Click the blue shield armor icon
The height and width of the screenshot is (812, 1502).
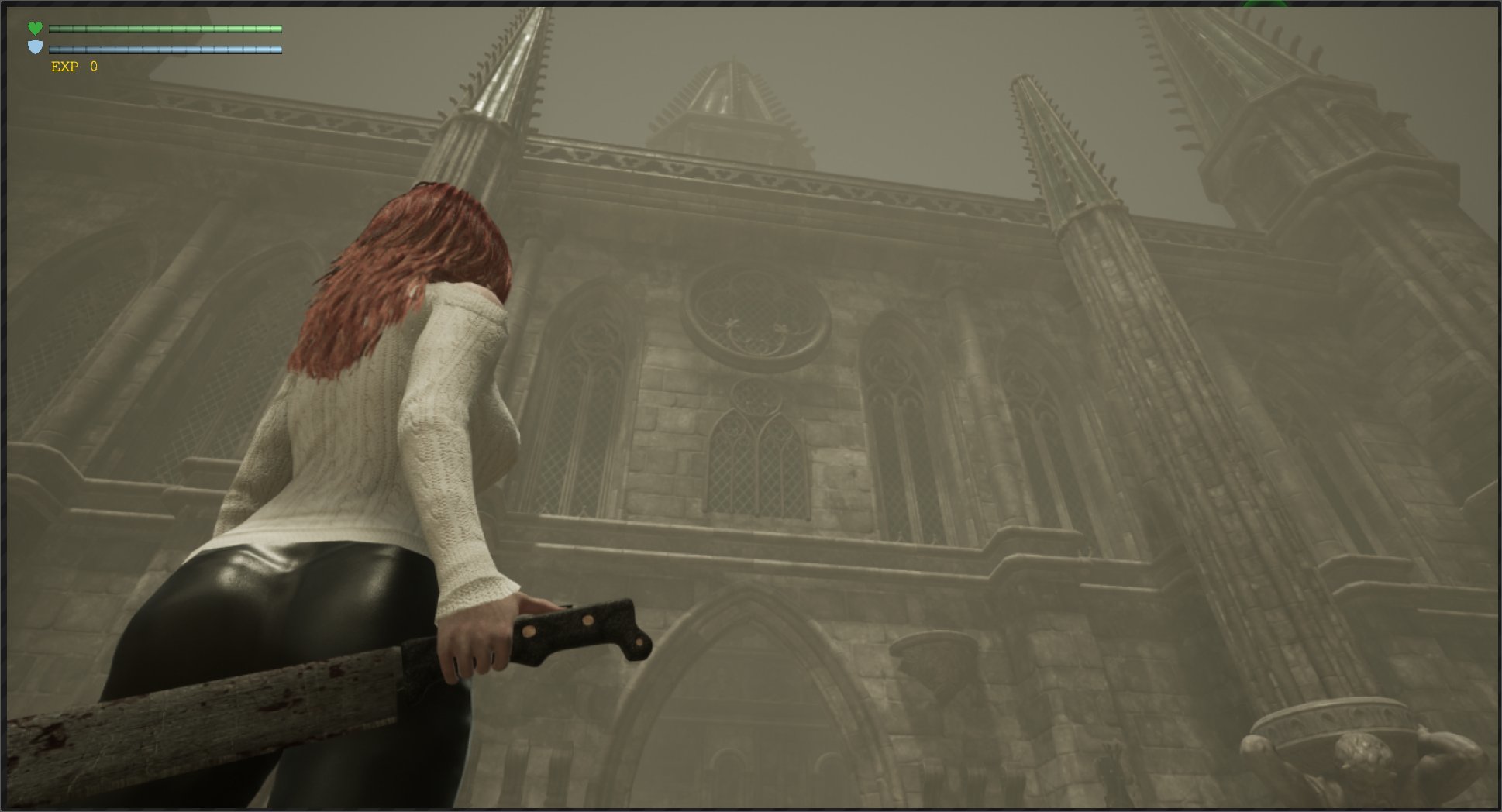[x=34, y=48]
